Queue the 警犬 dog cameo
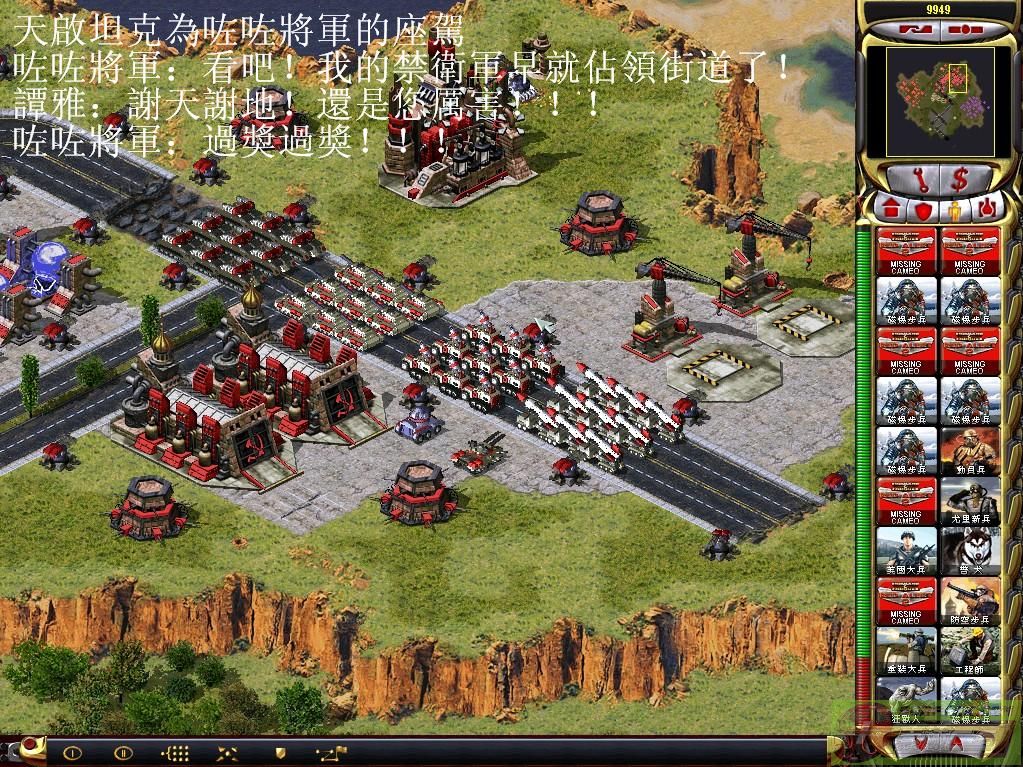The width and height of the screenshot is (1023, 767). tap(970, 550)
